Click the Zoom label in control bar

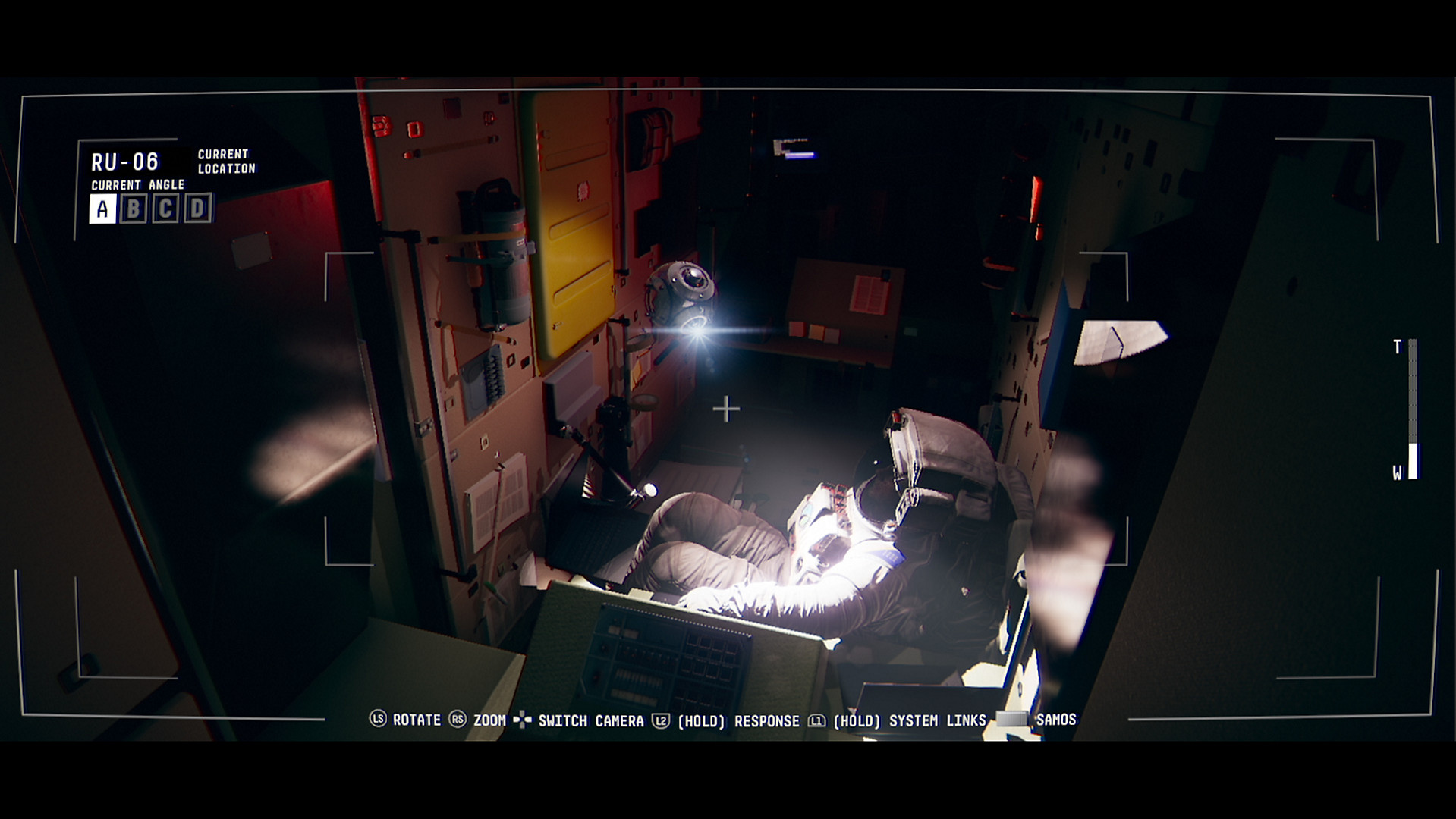click(x=489, y=721)
